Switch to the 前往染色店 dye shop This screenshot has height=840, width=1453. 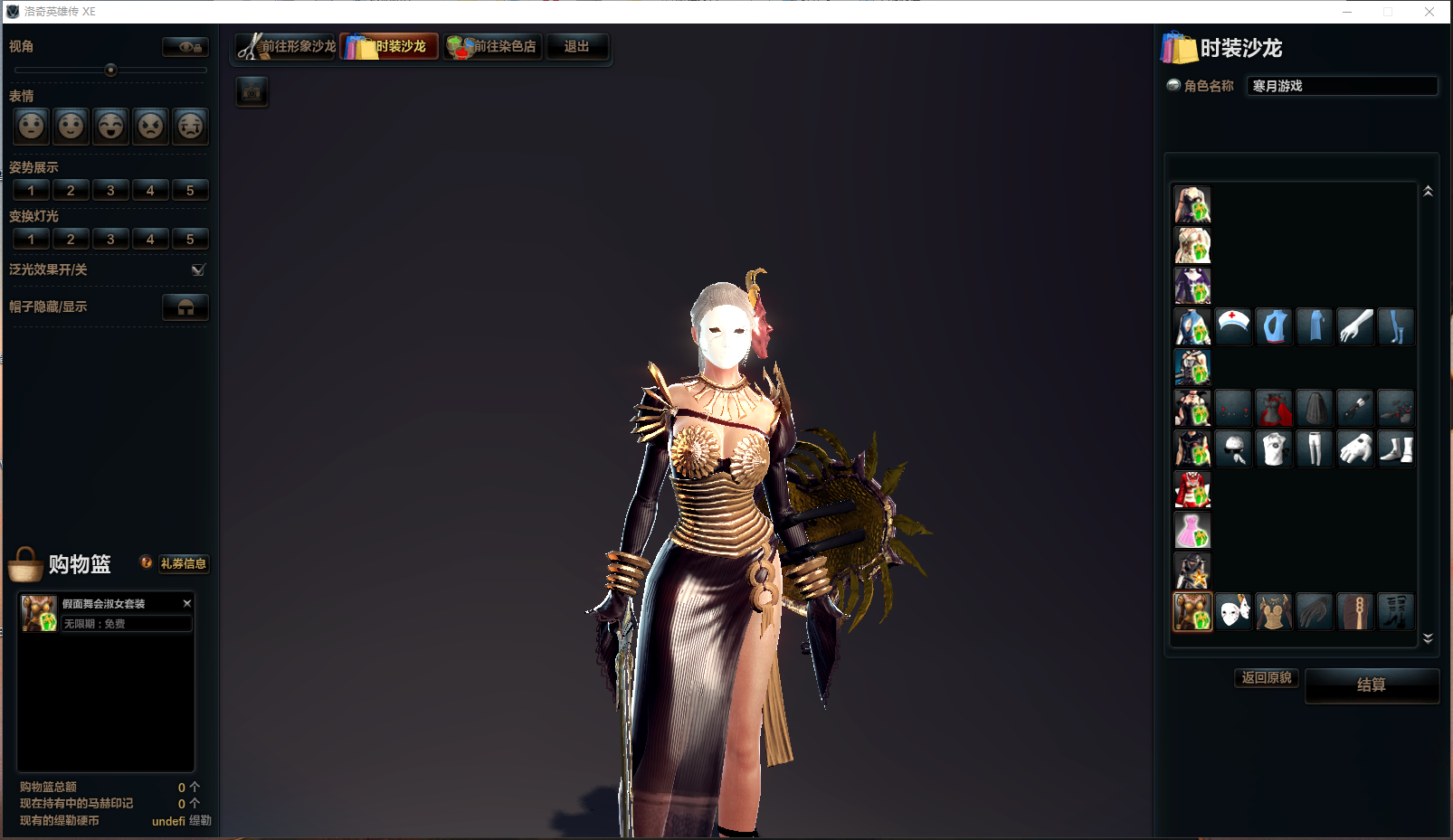click(493, 47)
